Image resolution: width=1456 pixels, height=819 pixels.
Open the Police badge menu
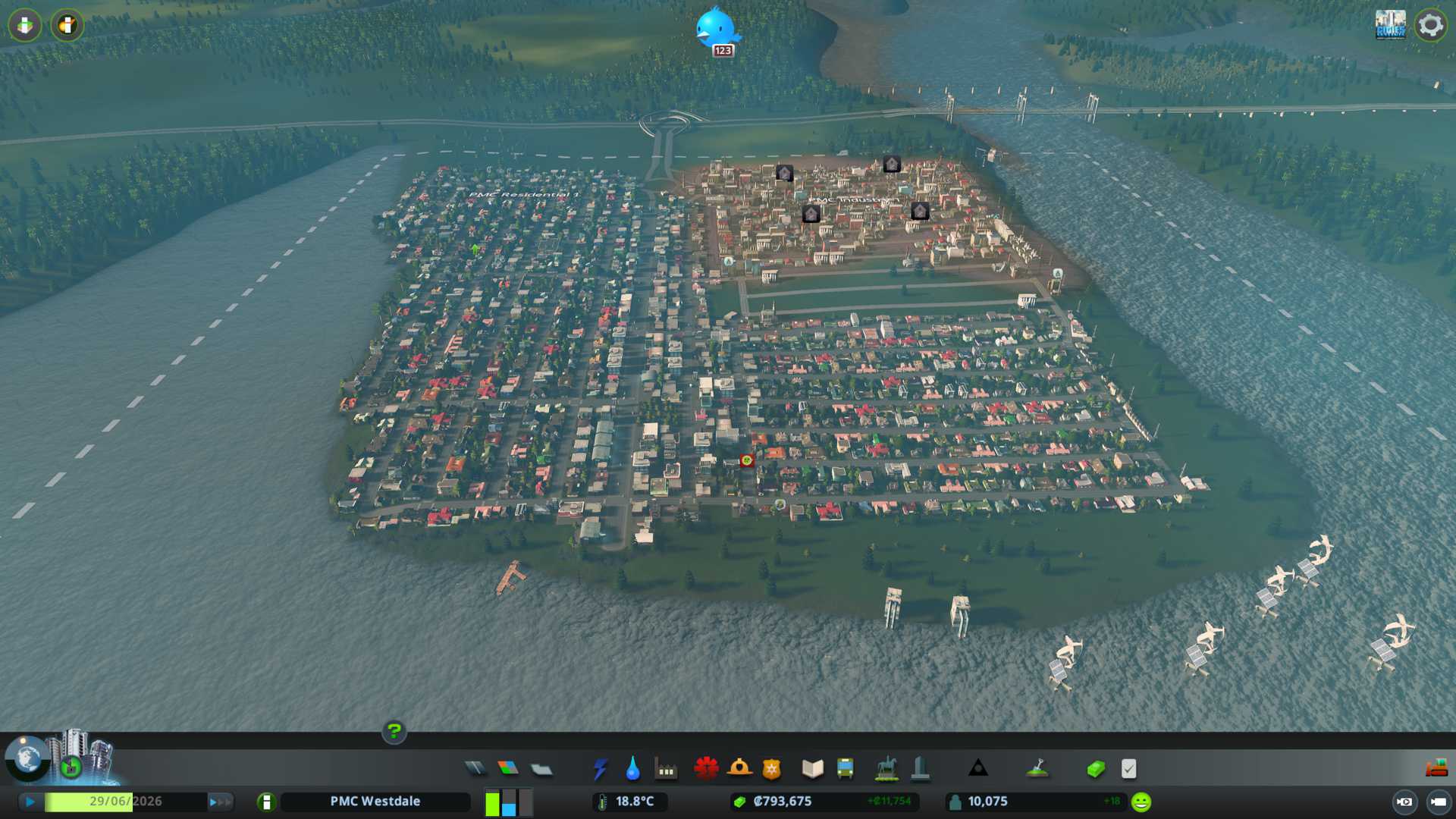772,769
